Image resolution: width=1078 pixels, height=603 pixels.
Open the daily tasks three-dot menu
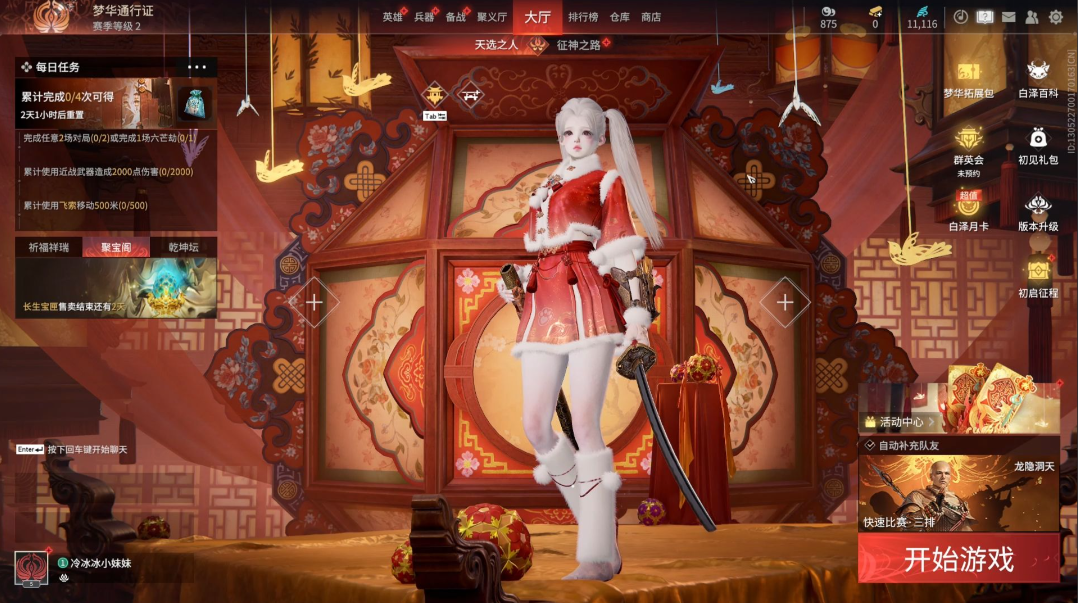click(196, 67)
